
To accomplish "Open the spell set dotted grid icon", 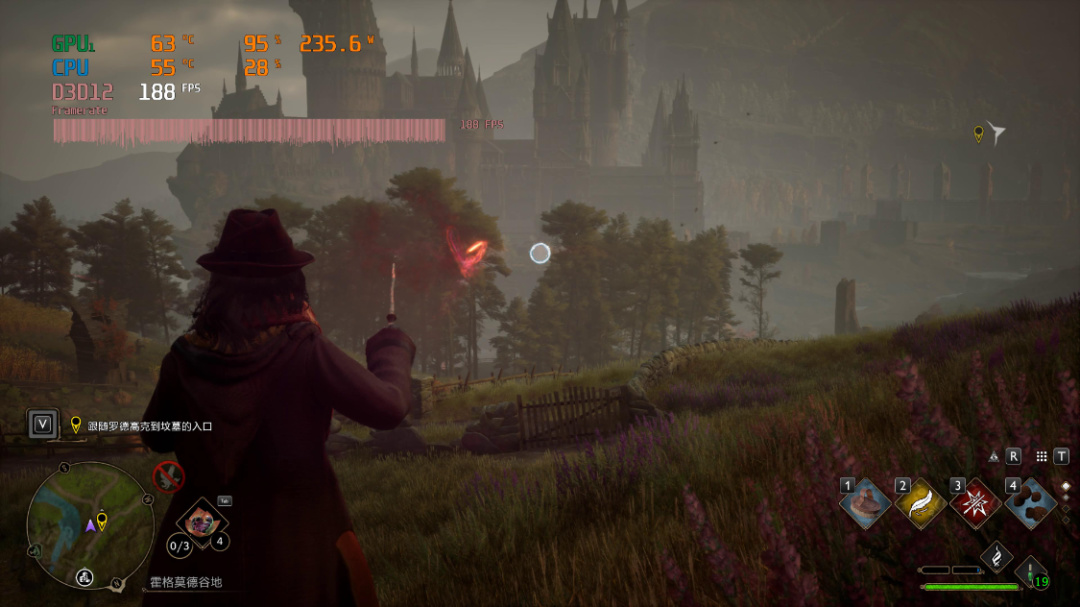I will [x=1041, y=456].
